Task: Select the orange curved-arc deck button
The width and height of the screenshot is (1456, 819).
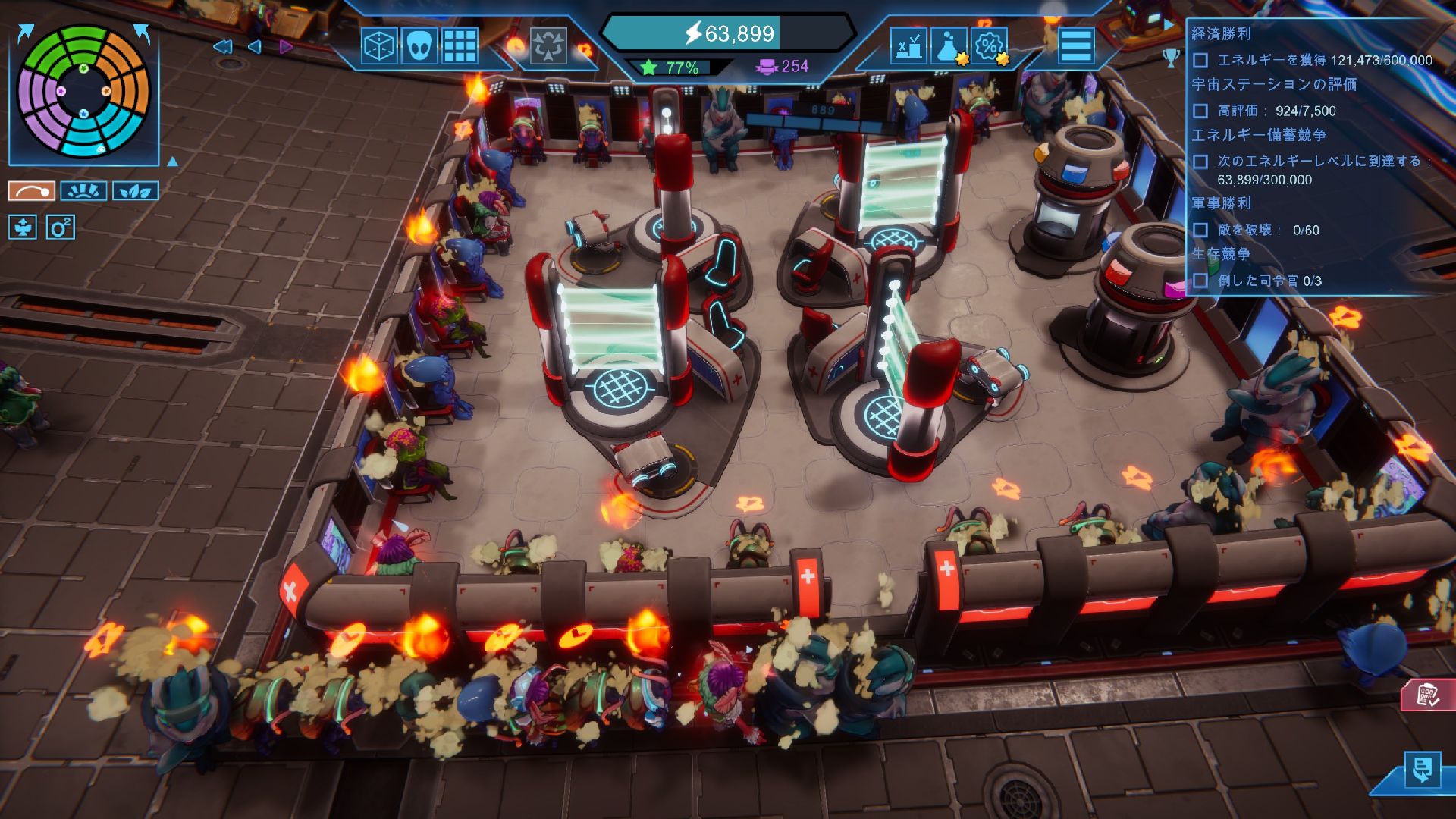Action: pyautogui.click(x=32, y=190)
